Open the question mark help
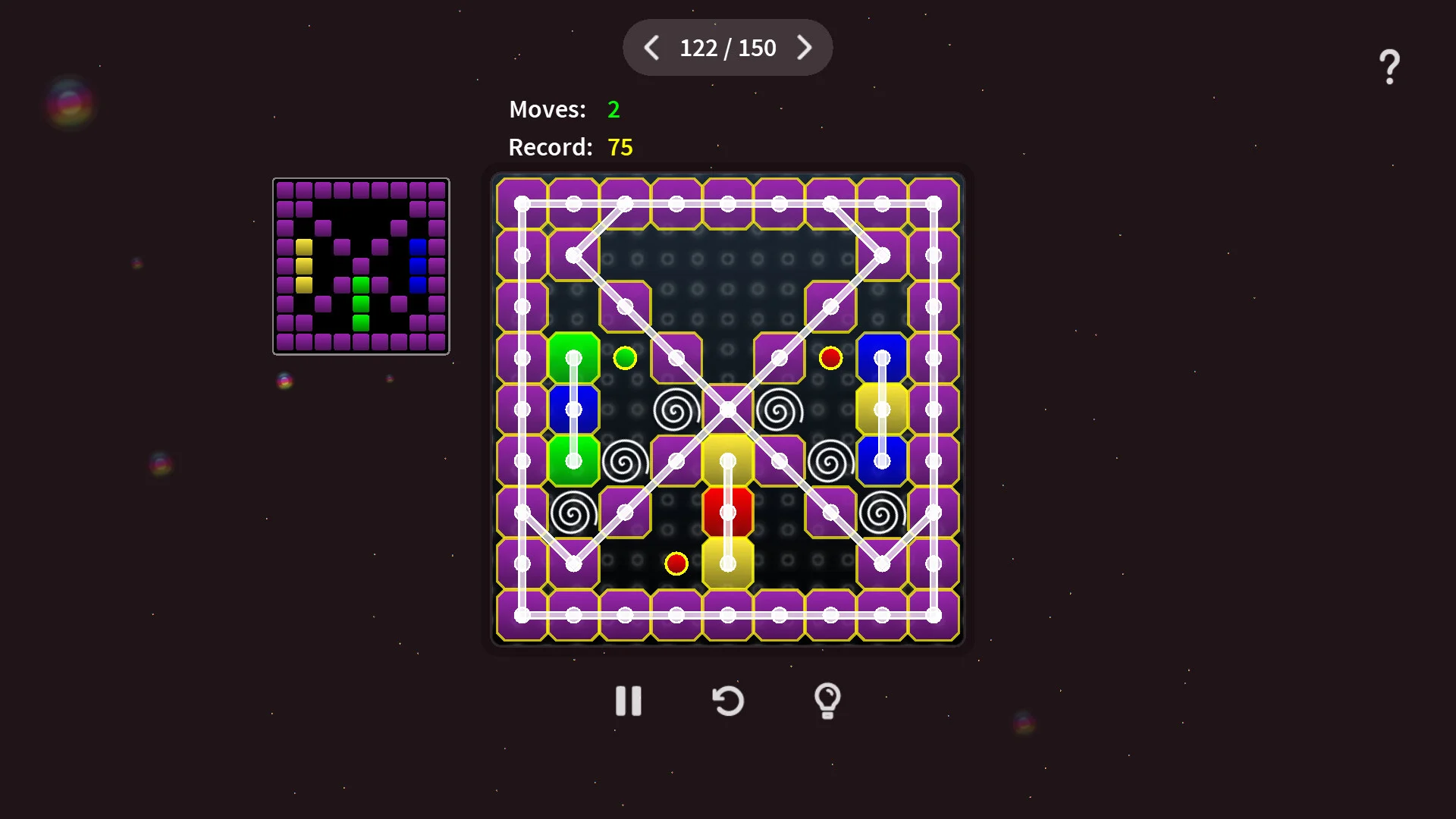 point(1389,67)
